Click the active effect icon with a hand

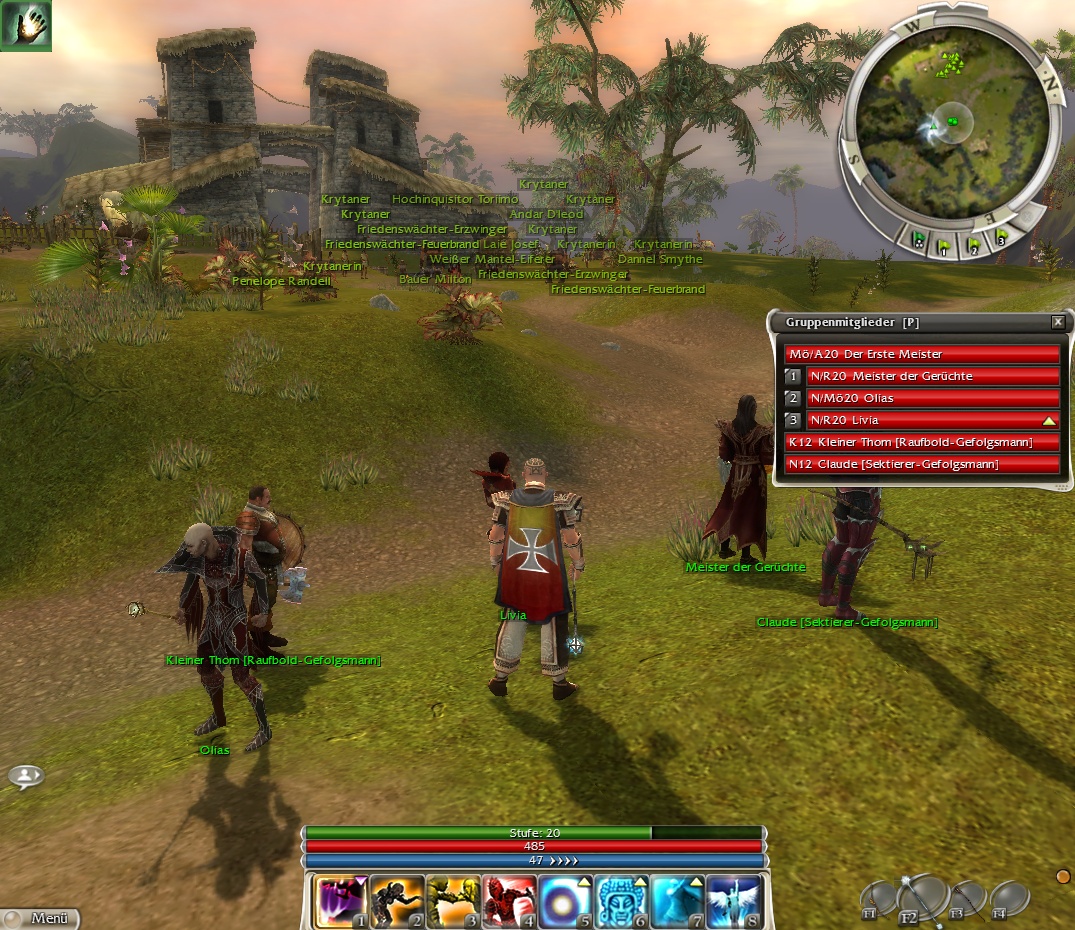25,25
